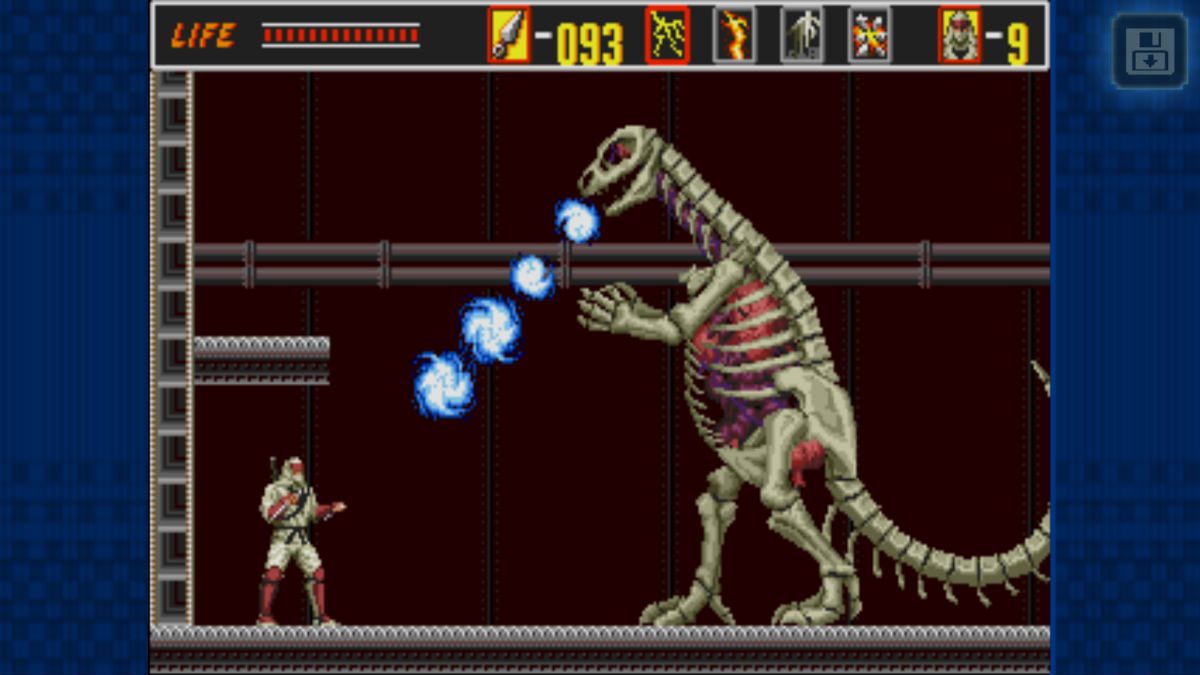
Task: Open the save state floppy disk button
Action: click(1150, 51)
